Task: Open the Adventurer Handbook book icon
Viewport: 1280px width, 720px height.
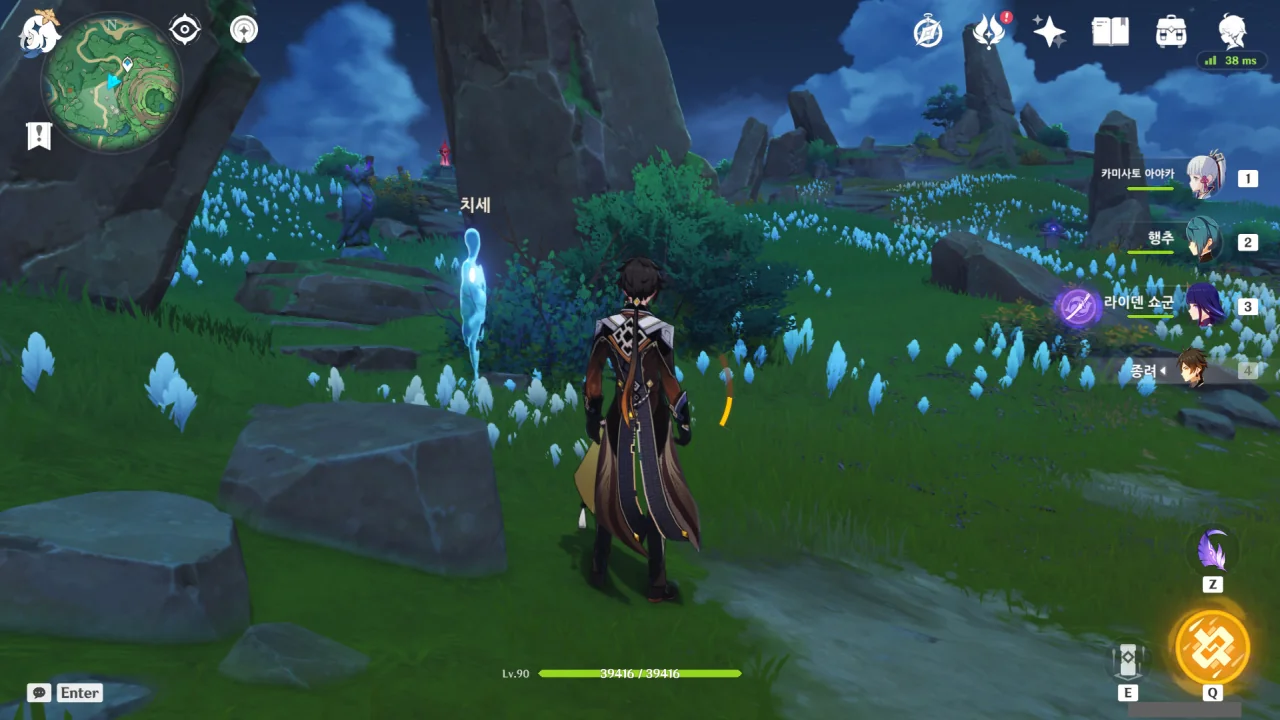Action: click(1110, 32)
